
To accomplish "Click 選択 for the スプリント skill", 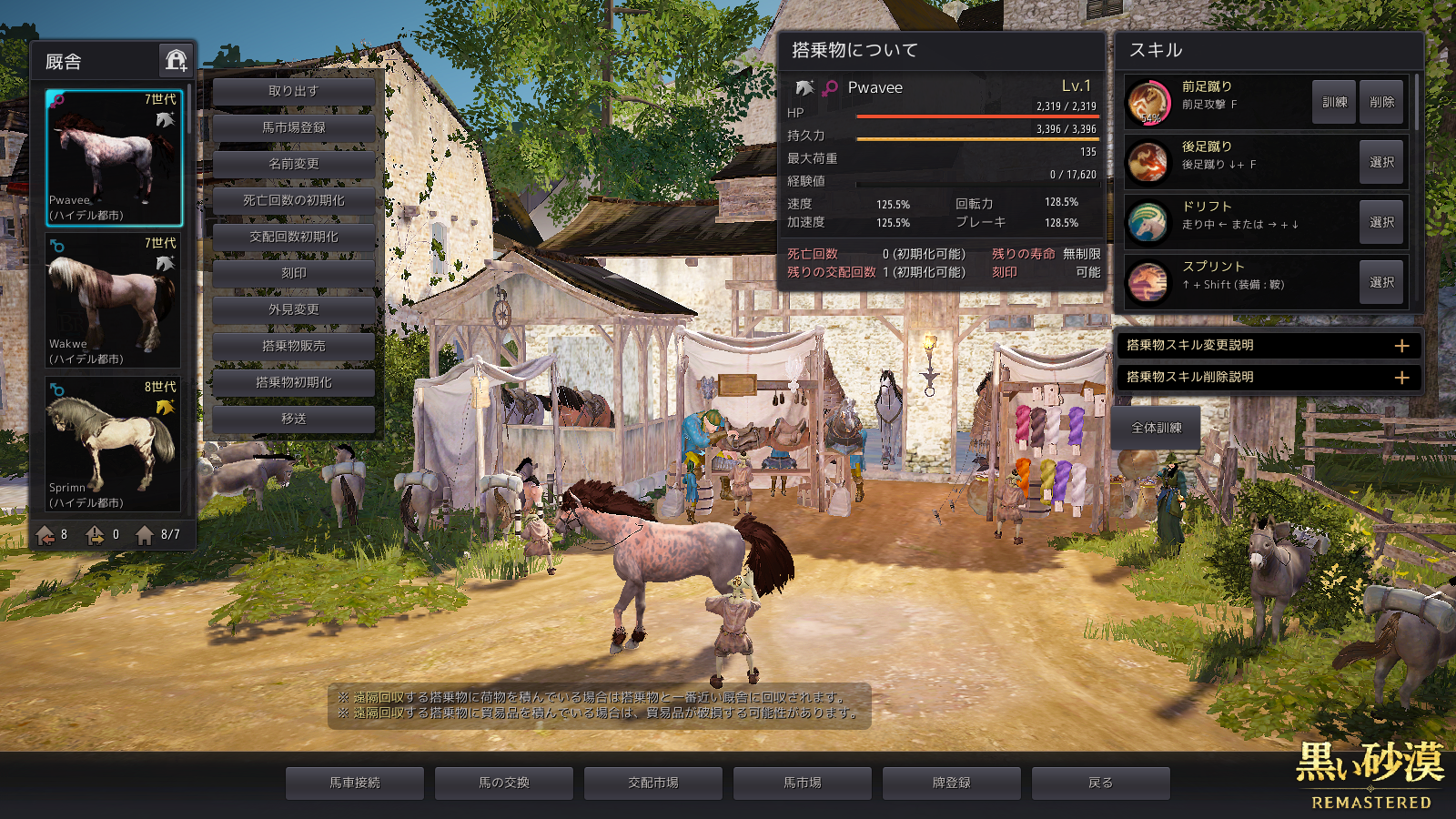I will tap(1381, 282).
